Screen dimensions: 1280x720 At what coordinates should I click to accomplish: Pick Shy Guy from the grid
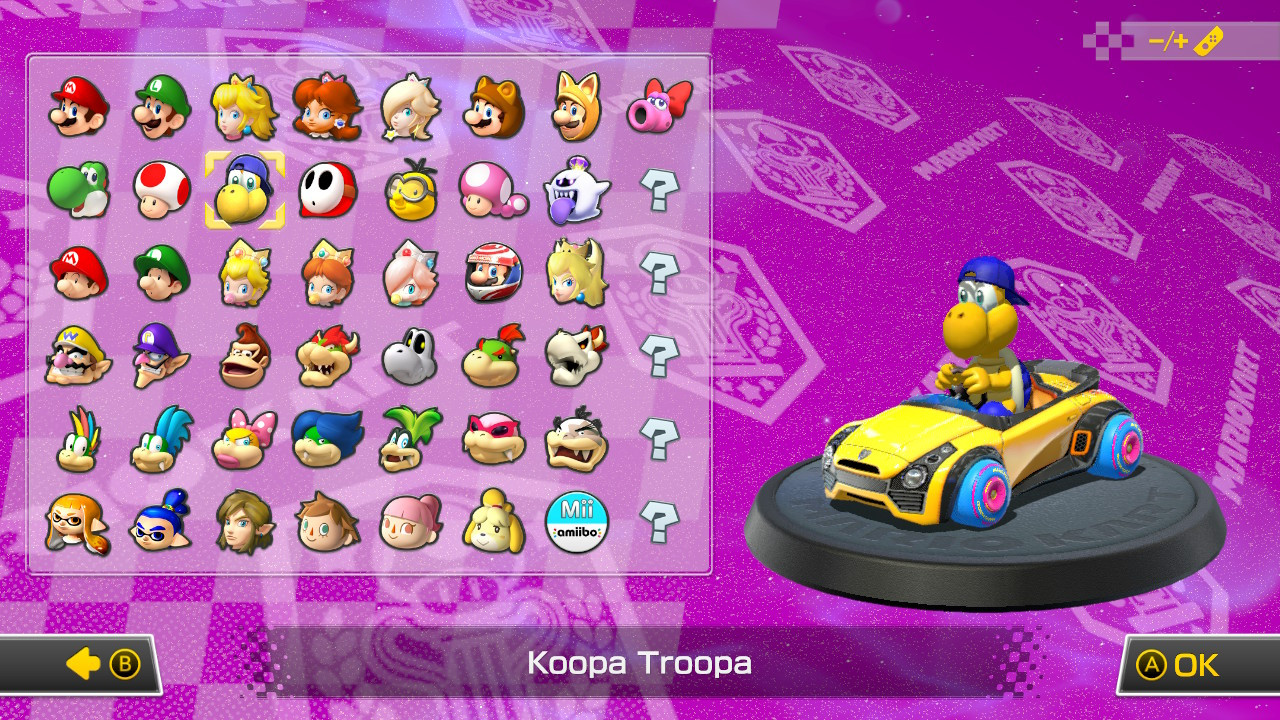click(x=328, y=190)
